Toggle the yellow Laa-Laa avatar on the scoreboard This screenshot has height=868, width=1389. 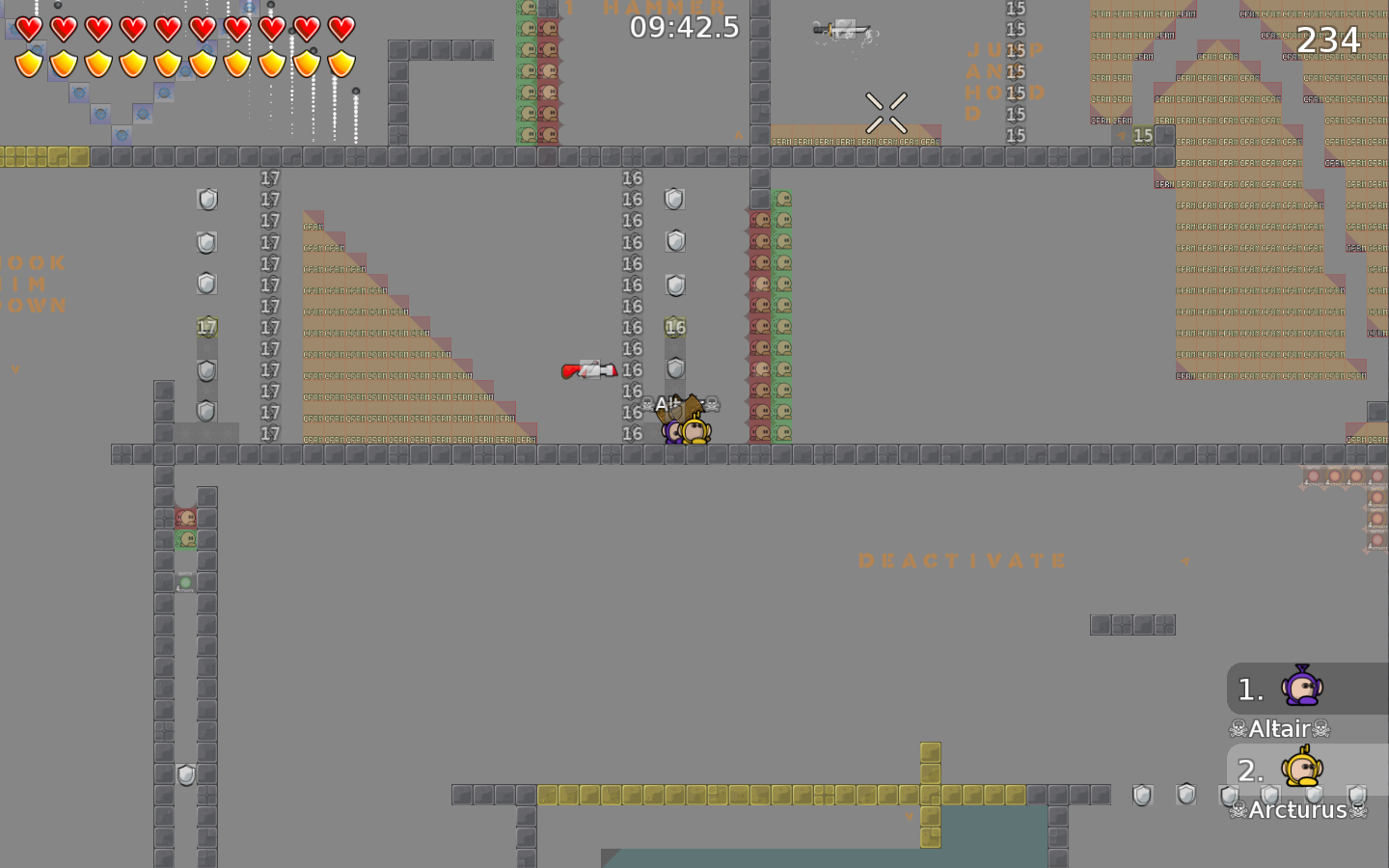click(x=1304, y=770)
